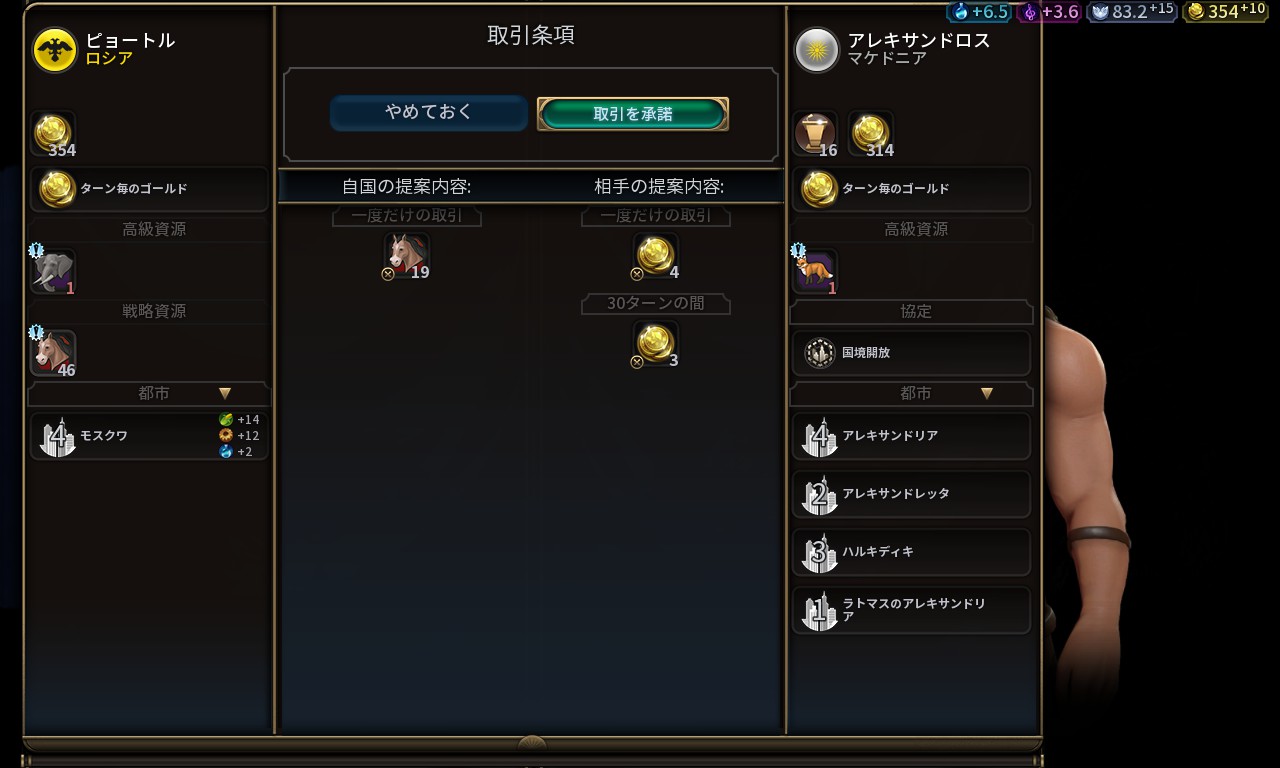1280x768 pixels.
Task: Add the 国境開放 open borders agreement
Action: (x=911, y=353)
